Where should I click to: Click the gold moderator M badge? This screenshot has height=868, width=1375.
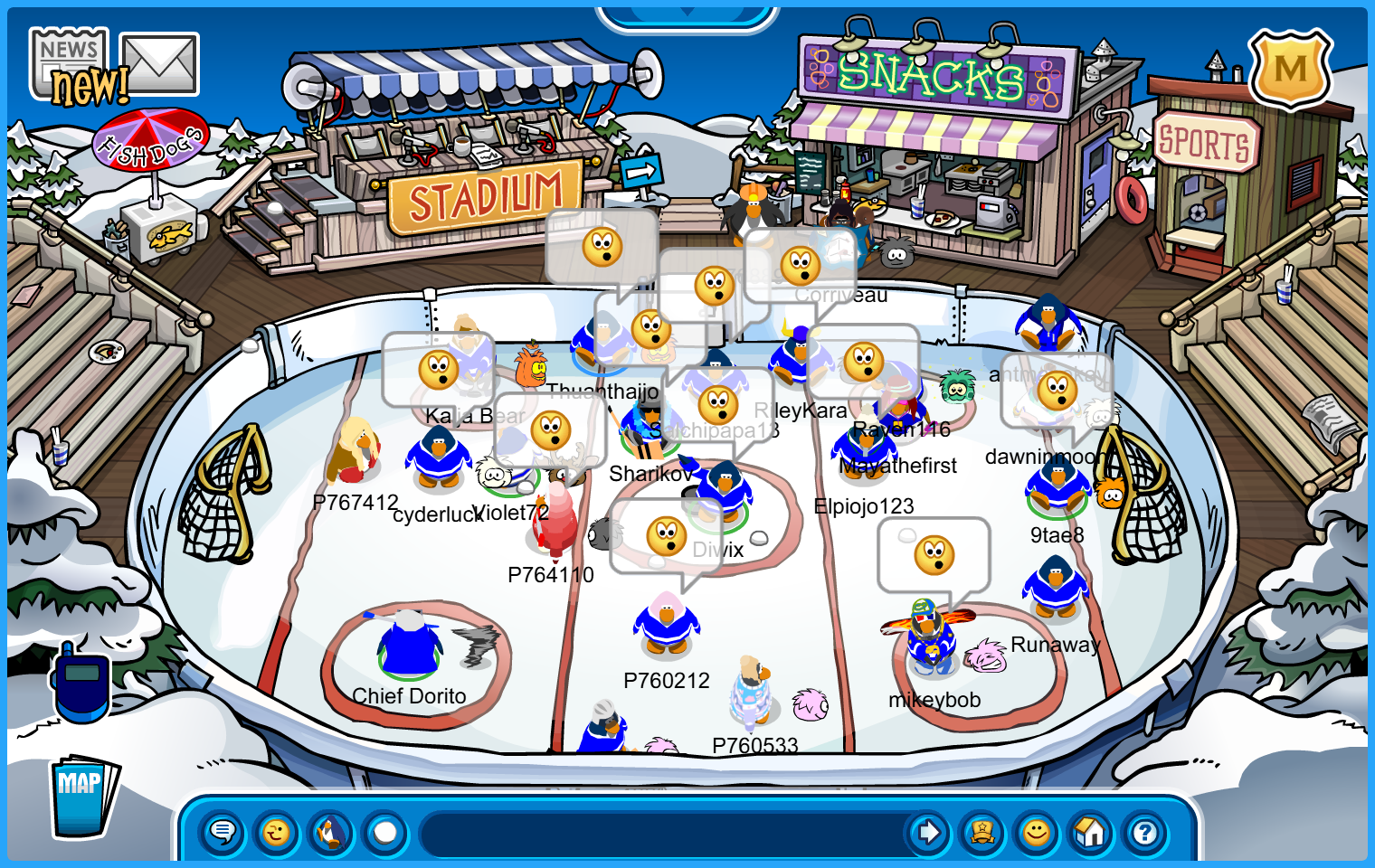1290,69
